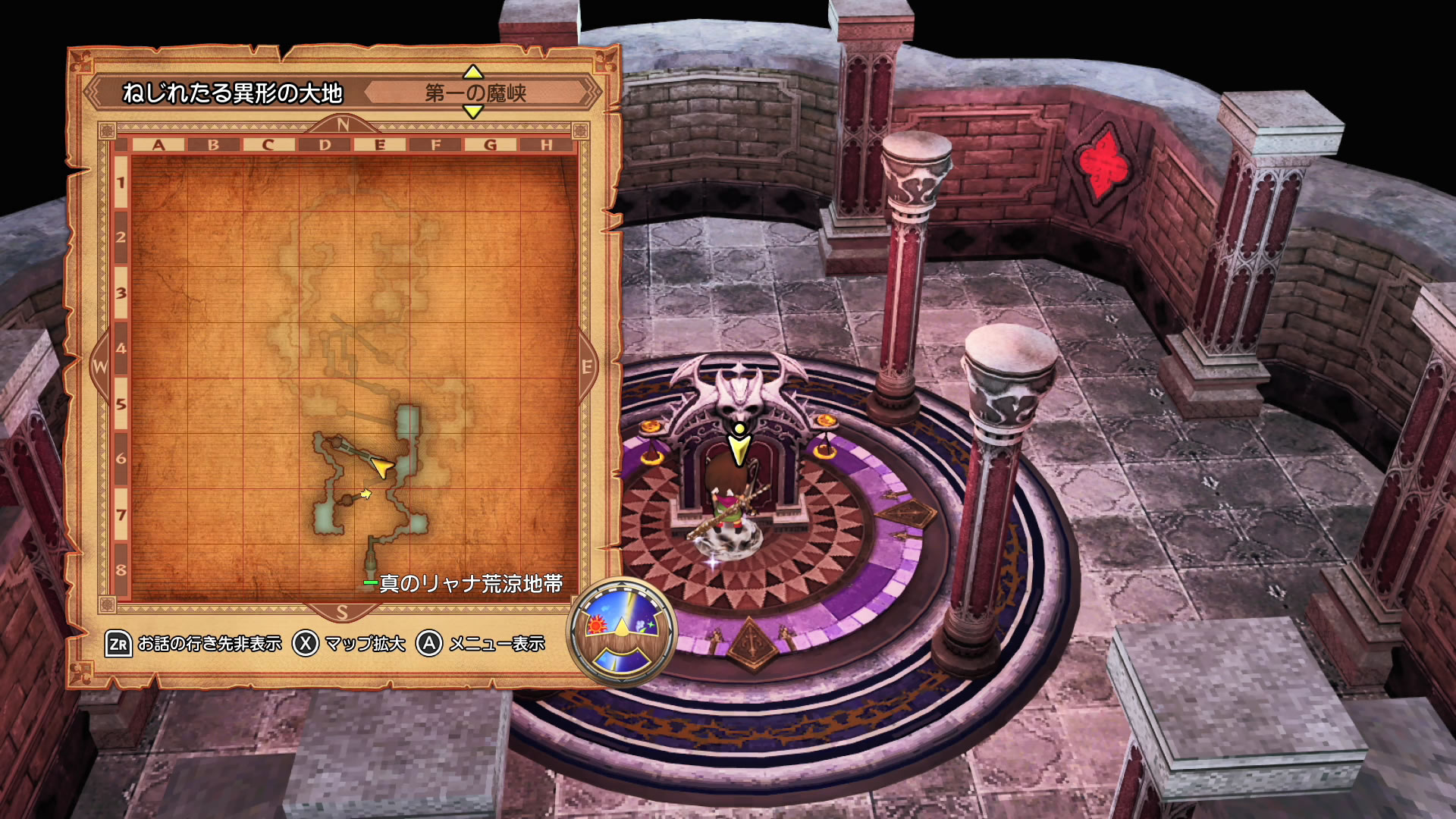Click the down arrow below 第一の魔峡
The height and width of the screenshot is (819, 1456).
coord(473,112)
